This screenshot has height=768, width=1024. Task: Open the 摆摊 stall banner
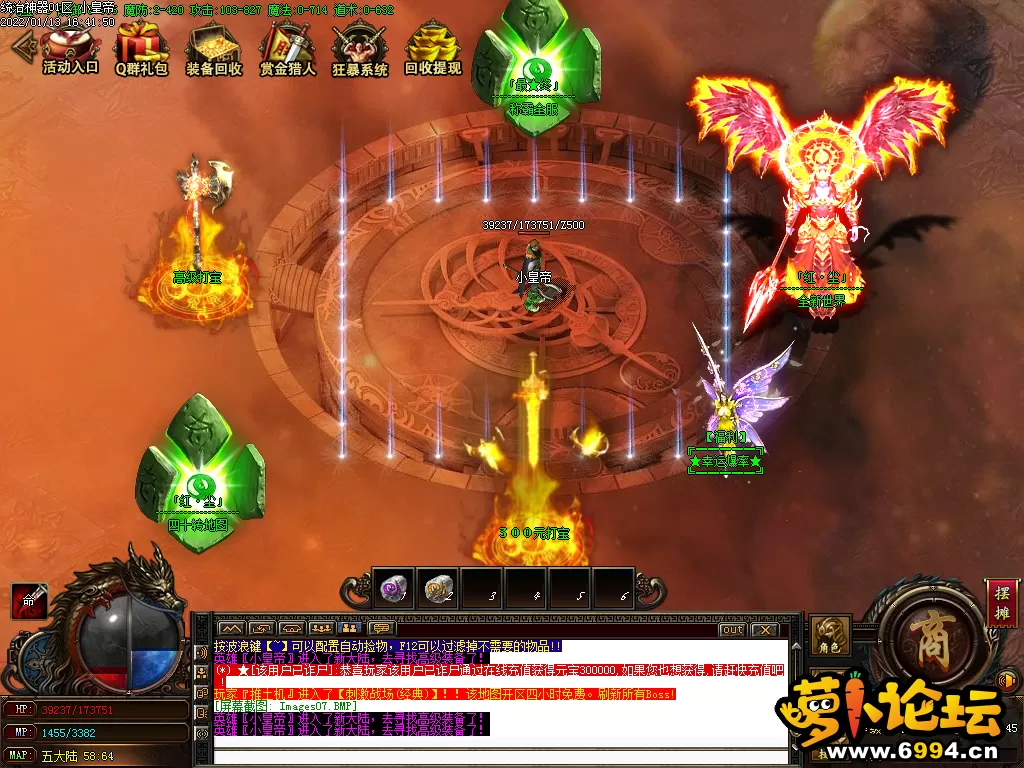pyautogui.click(x=1001, y=603)
